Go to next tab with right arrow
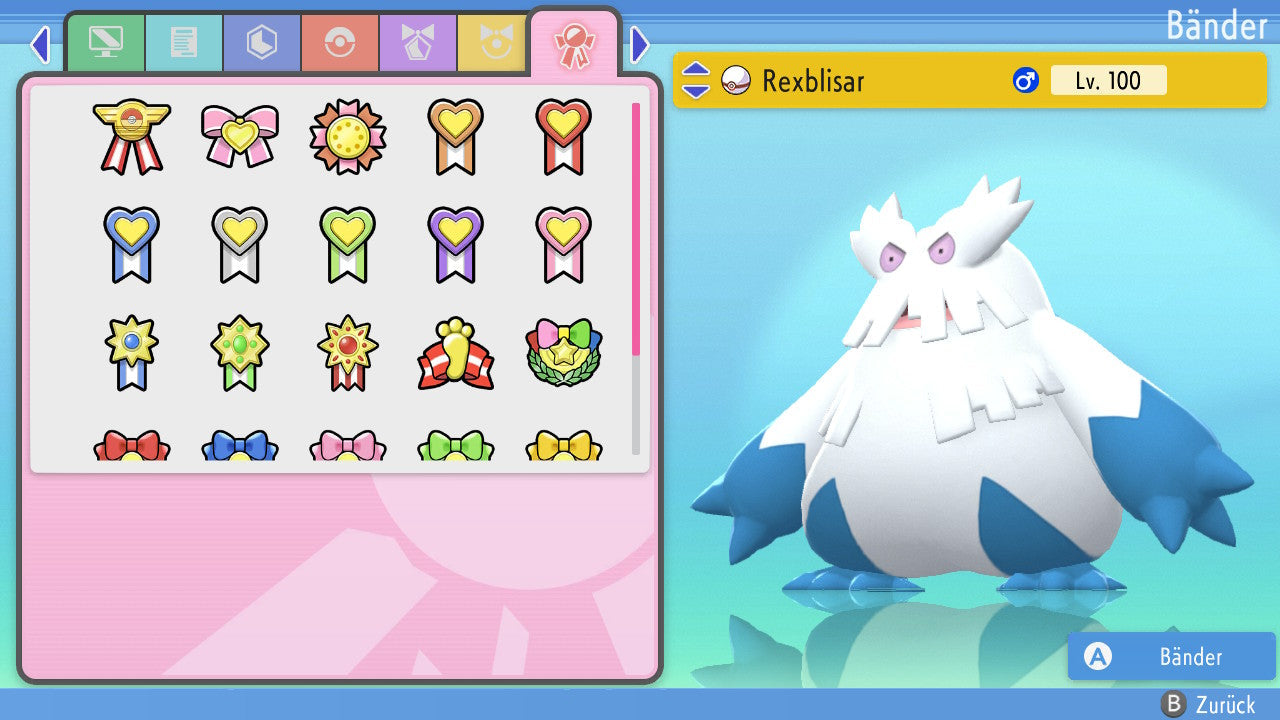The image size is (1280, 720). [x=640, y=44]
